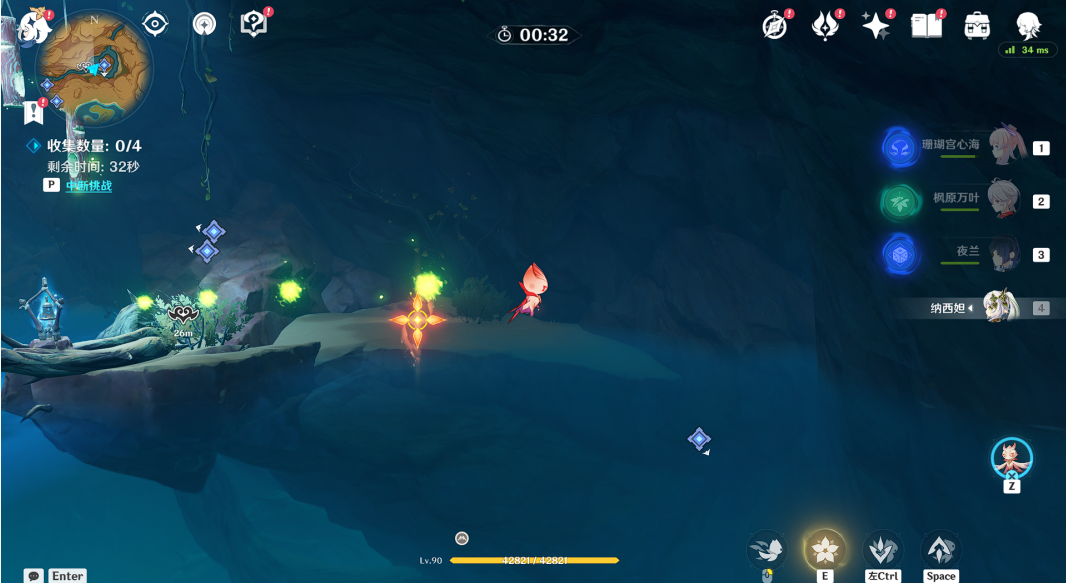Open the four-point star wish icon
Viewport: 1066px width, 583px height.
876,26
